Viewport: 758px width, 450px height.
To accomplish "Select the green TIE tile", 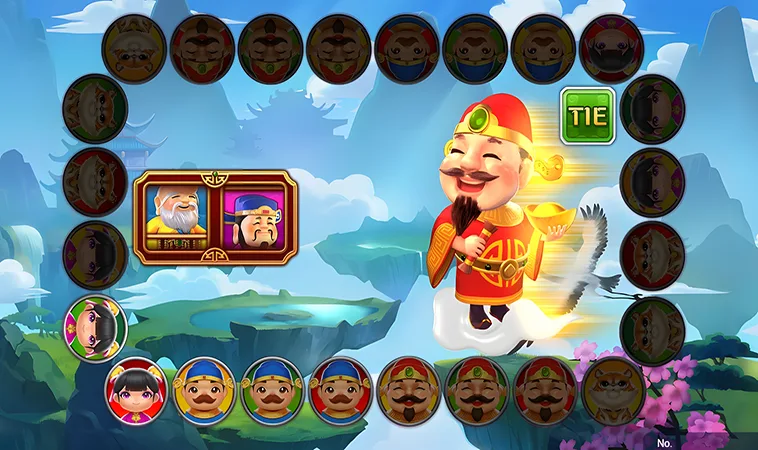I will [587, 116].
